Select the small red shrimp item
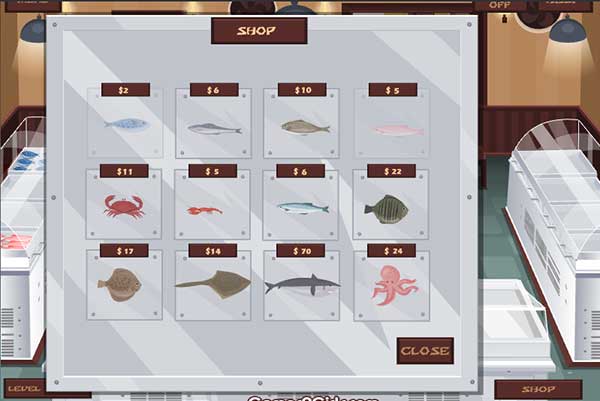The width and height of the screenshot is (600, 401). (x=206, y=209)
